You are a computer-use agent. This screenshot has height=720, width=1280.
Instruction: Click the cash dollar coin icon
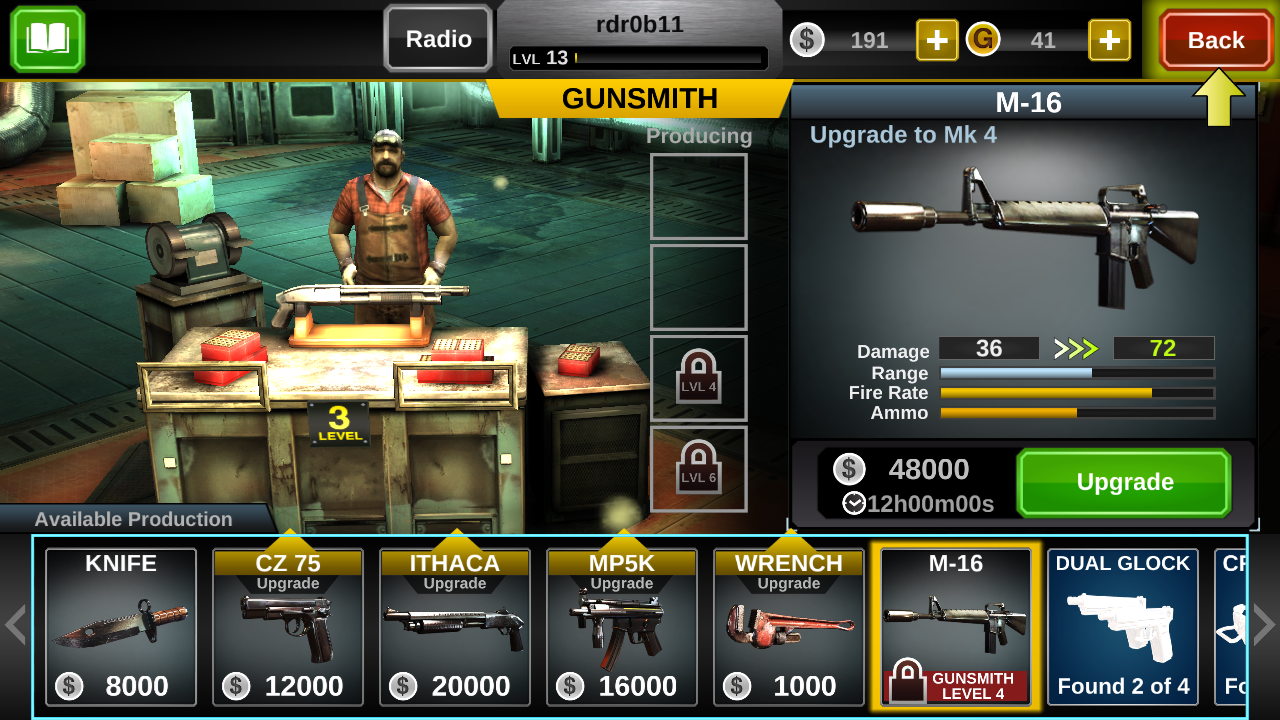click(x=807, y=41)
